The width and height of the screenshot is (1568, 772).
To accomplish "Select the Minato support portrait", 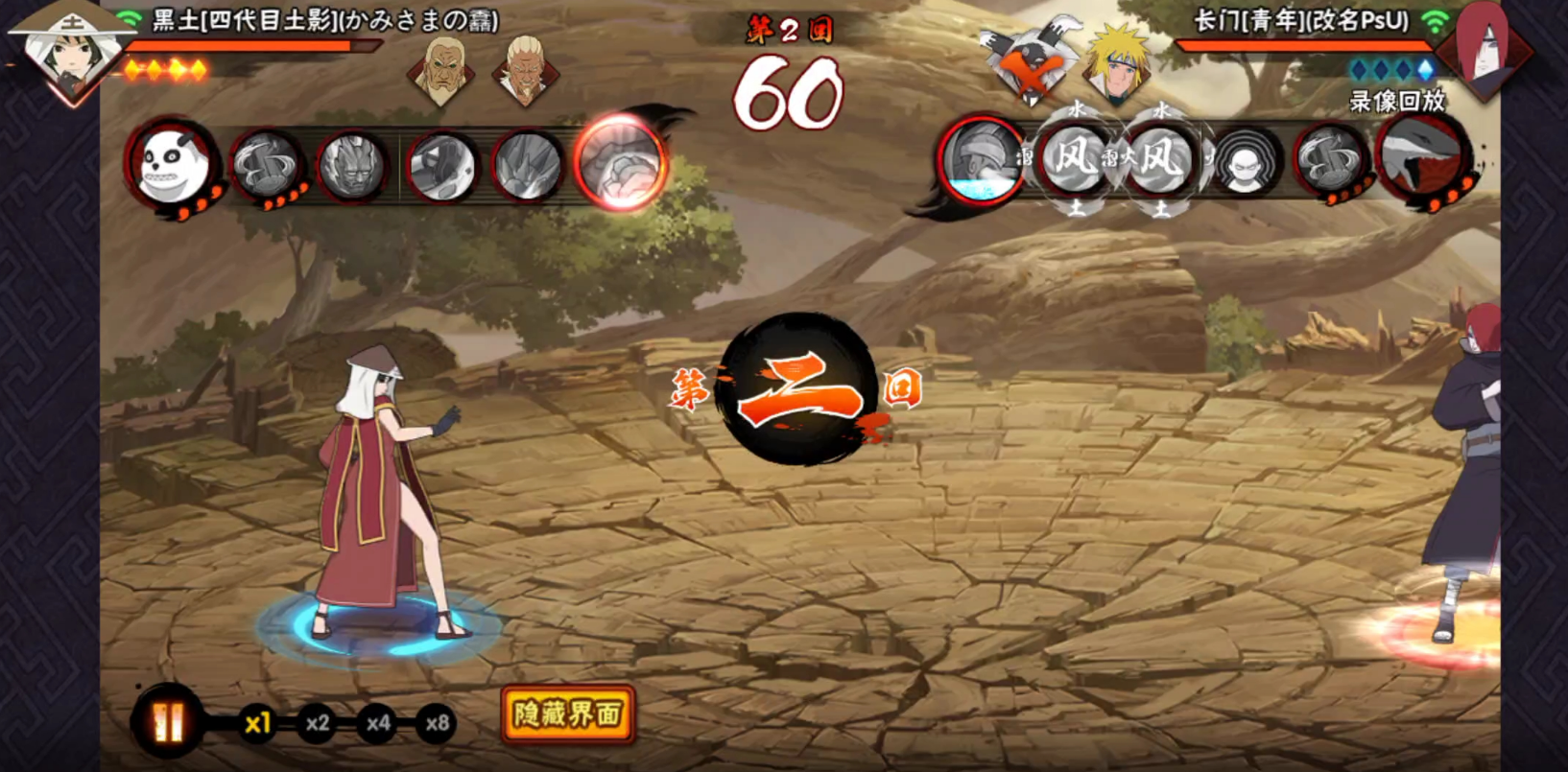I will point(1119,65).
